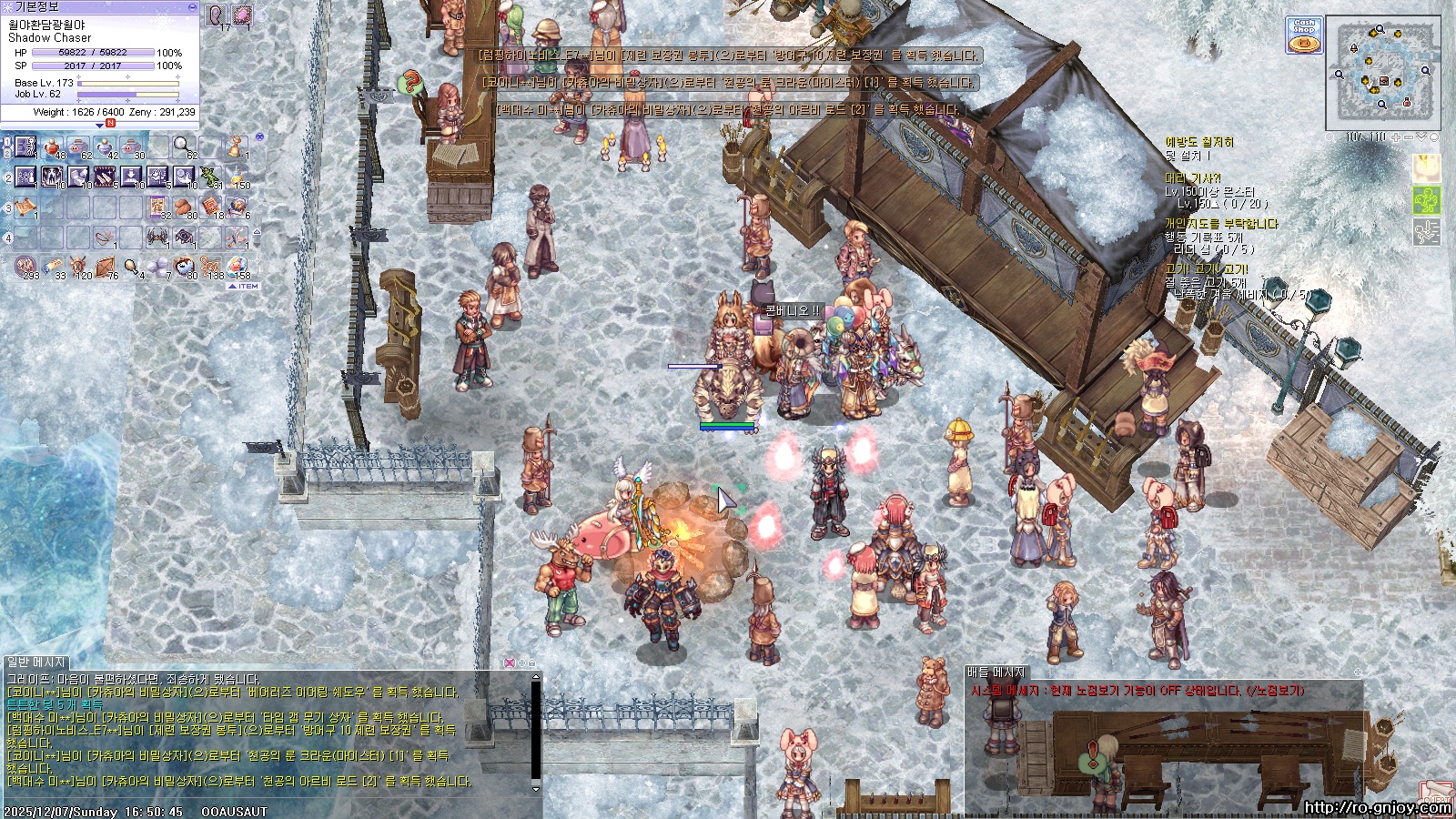Use the green dragon hotkey item

(x=211, y=177)
